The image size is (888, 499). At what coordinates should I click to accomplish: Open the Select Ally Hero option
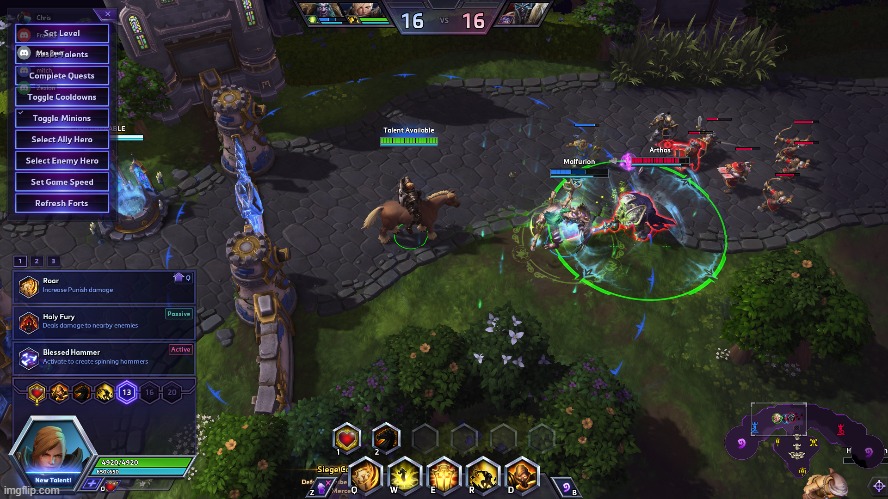[62, 139]
